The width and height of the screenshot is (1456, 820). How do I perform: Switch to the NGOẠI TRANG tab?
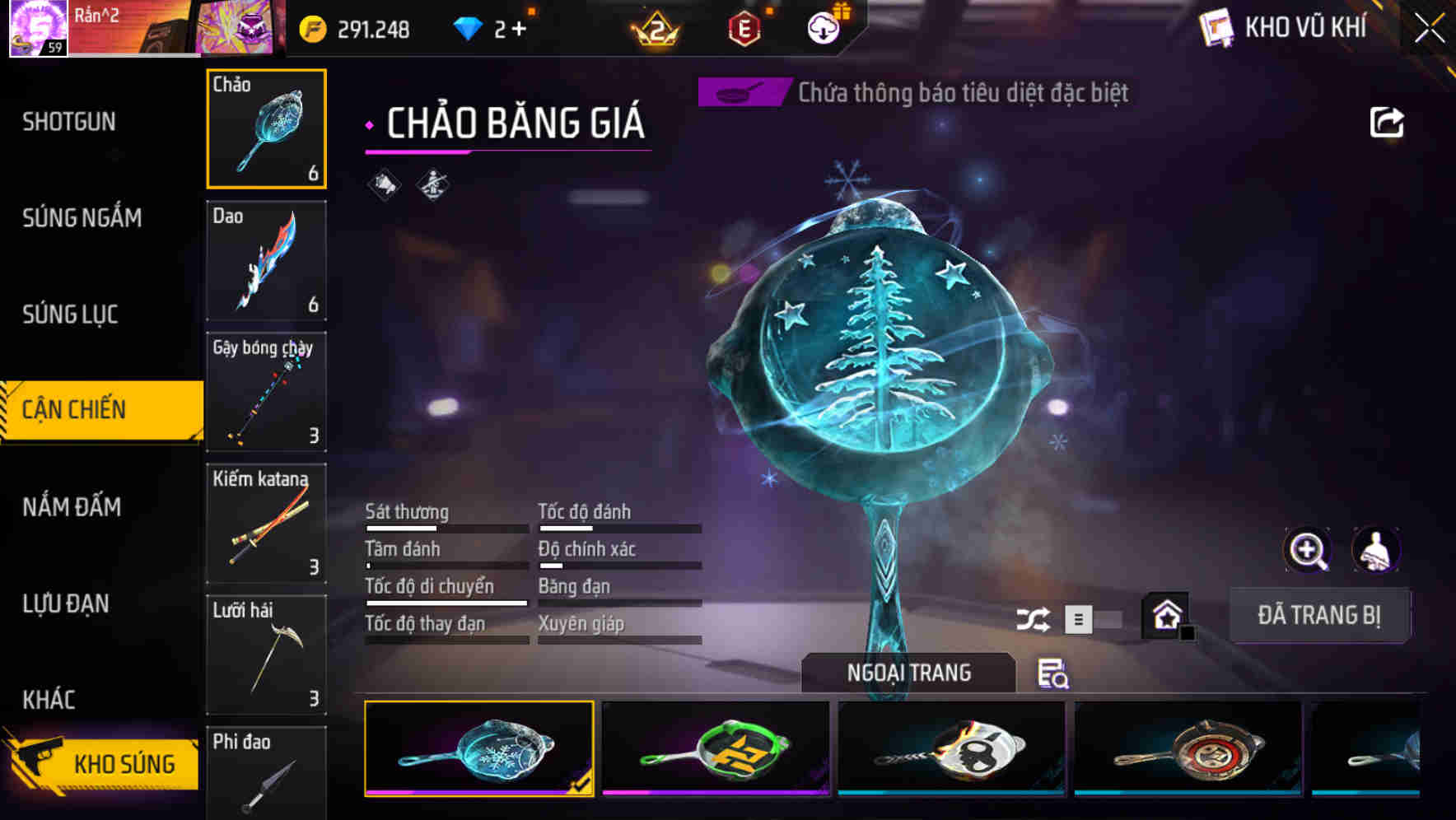click(908, 672)
